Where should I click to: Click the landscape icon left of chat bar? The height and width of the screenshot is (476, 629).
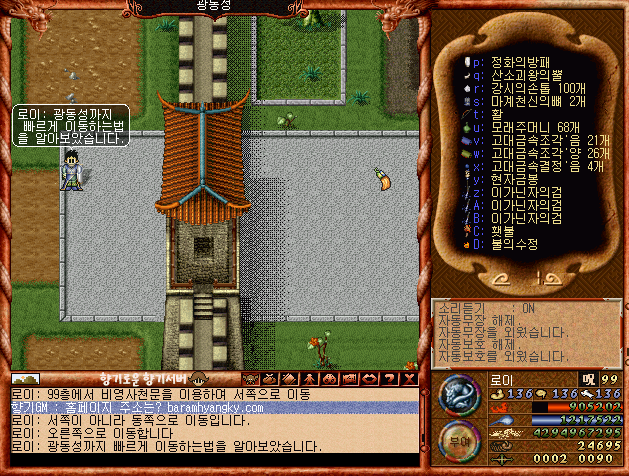click(x=26, y=379)
